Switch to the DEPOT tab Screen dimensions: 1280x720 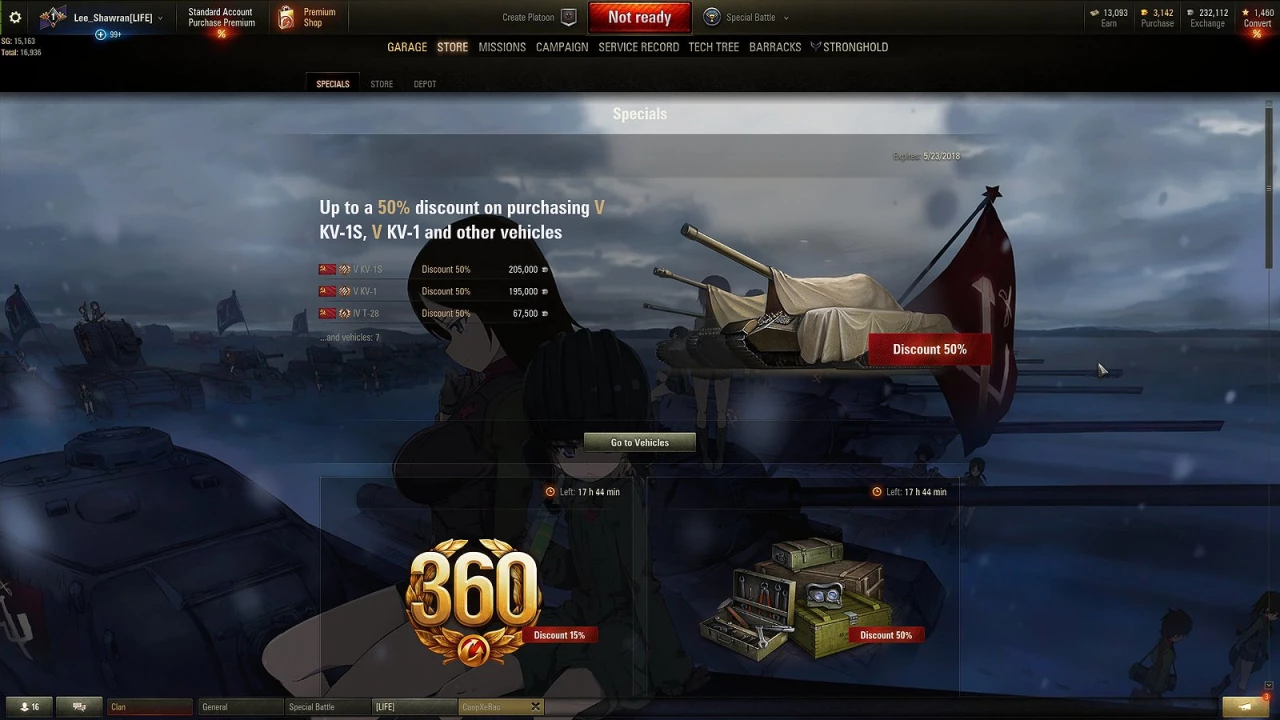424,84
